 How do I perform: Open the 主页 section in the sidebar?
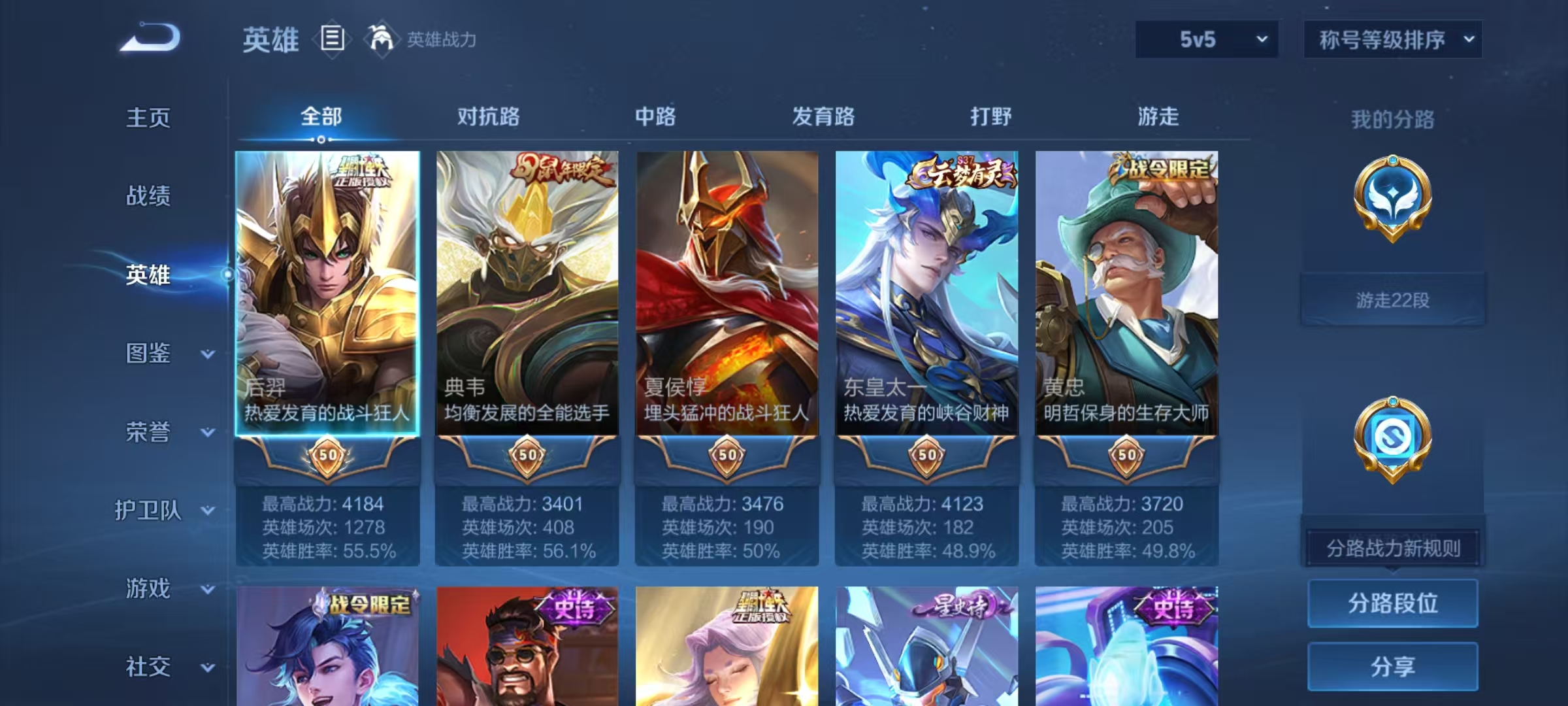(x=148, y=119)
